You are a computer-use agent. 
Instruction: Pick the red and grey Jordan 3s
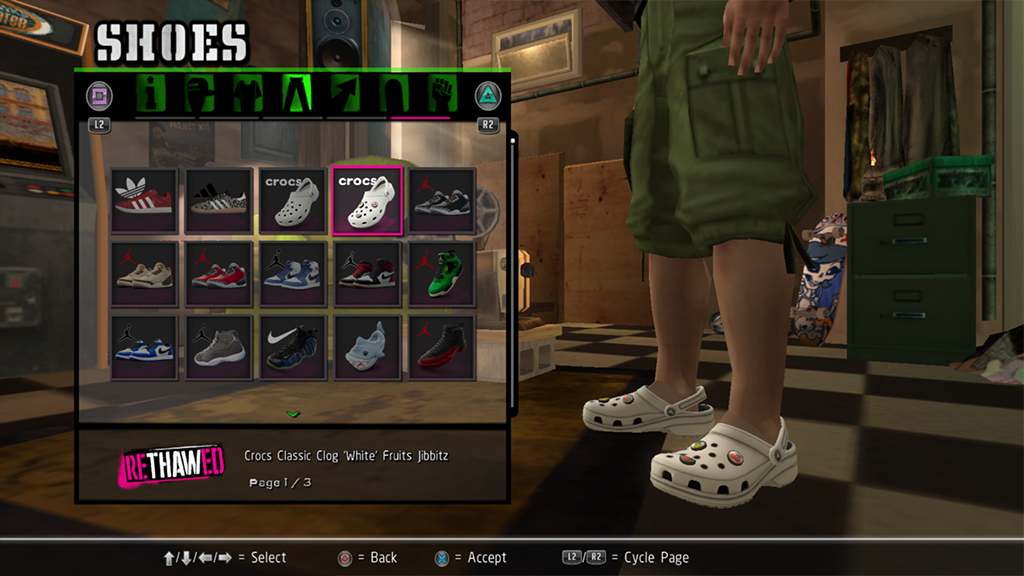click(218, 273)
